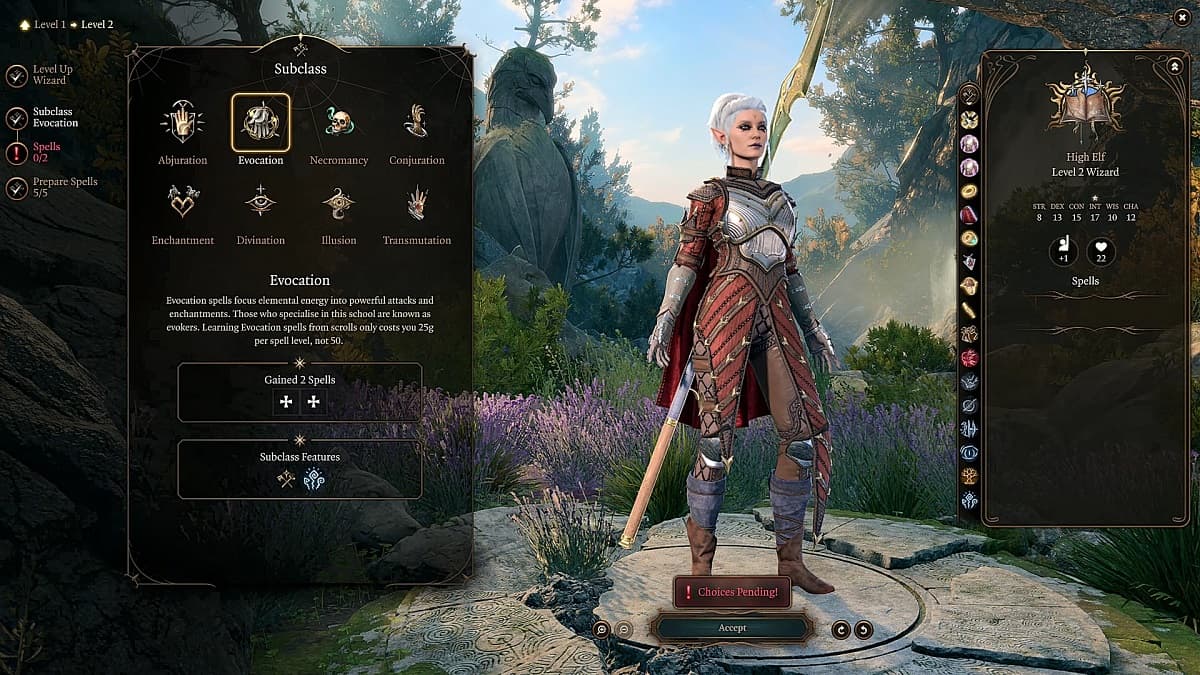1200x675 pixels.
Task: Select the Abjuration subclass
Action: 182,122
